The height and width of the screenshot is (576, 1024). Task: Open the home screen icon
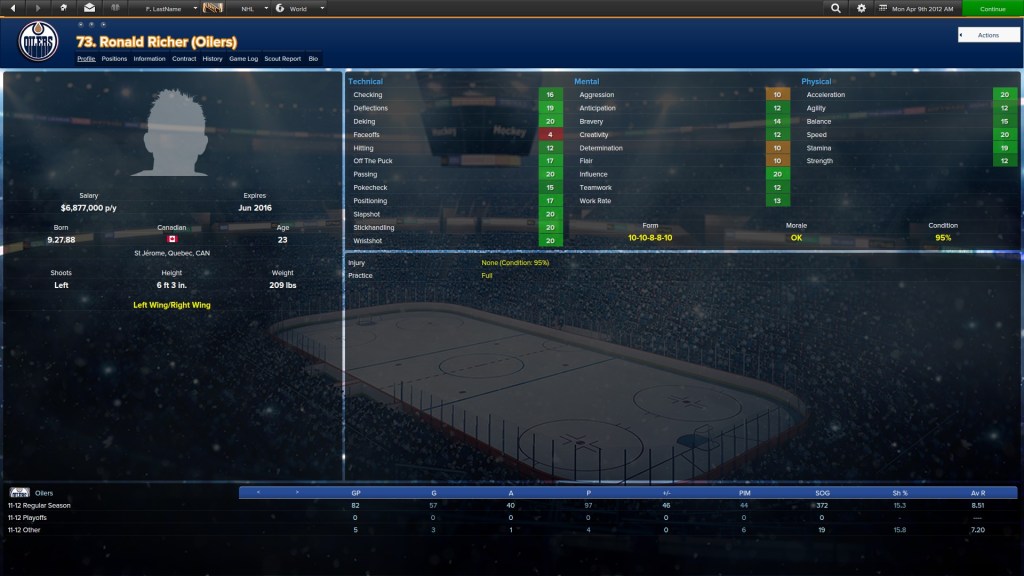(x=64, y=8)
